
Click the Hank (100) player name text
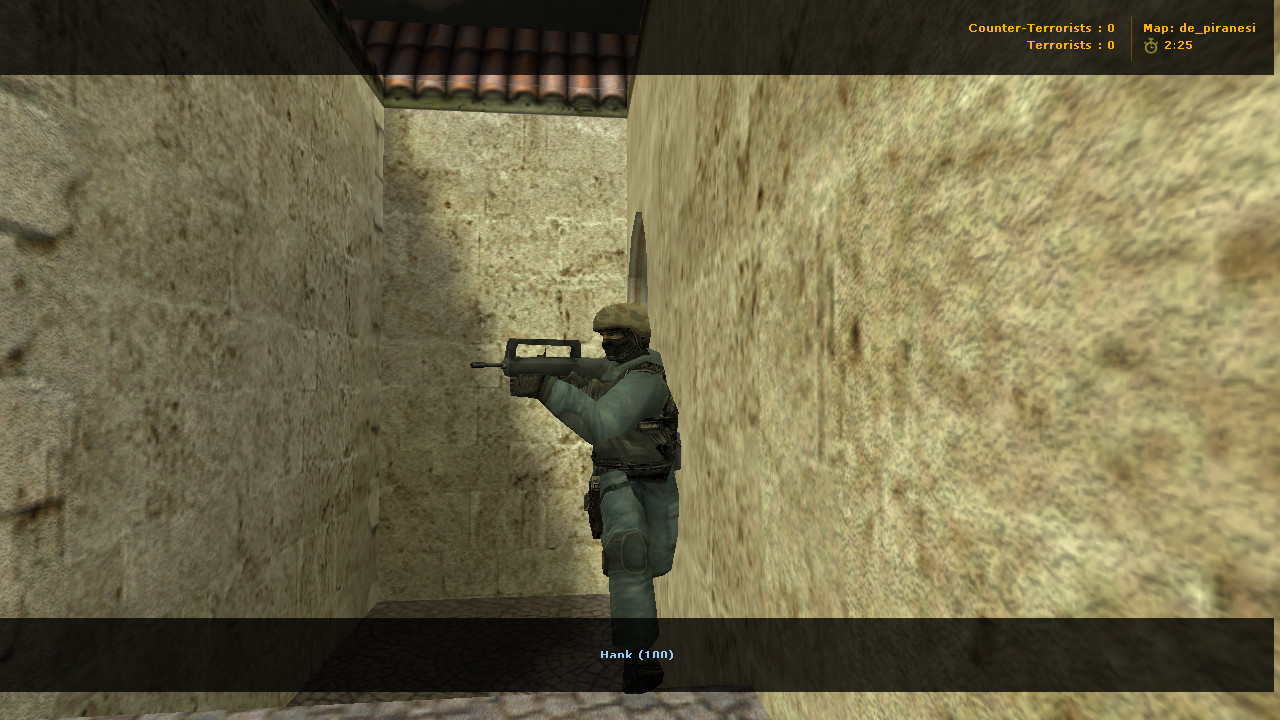coord(637,654)
